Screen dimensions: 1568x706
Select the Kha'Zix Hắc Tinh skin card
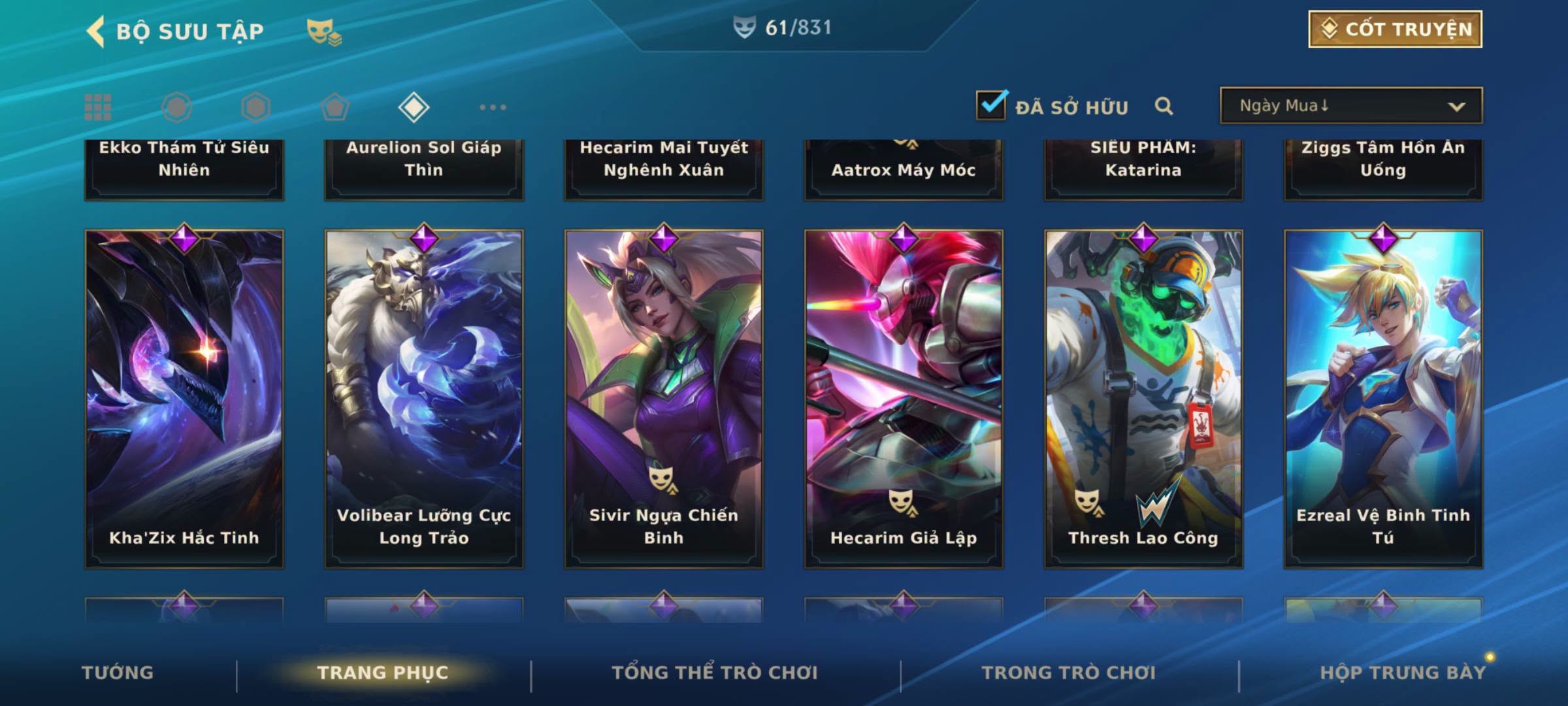click(184, 399)
